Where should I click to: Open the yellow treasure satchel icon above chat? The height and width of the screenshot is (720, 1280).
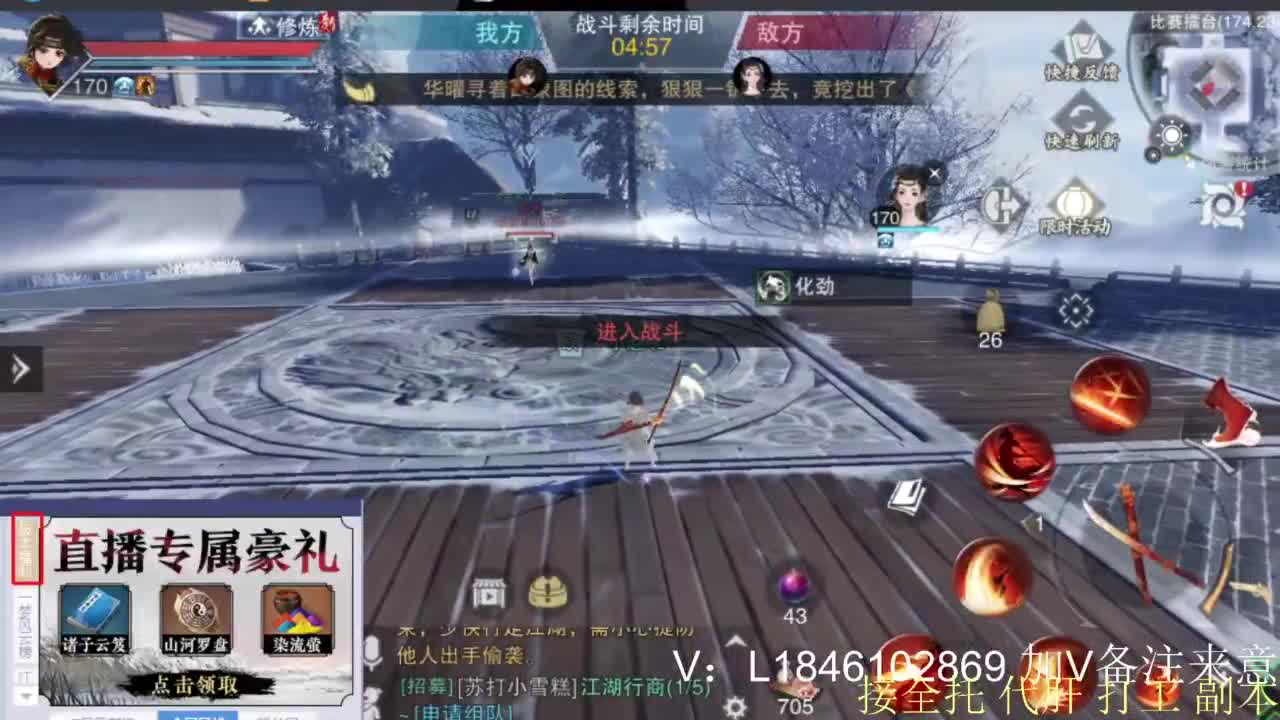(x=548, y=590)
